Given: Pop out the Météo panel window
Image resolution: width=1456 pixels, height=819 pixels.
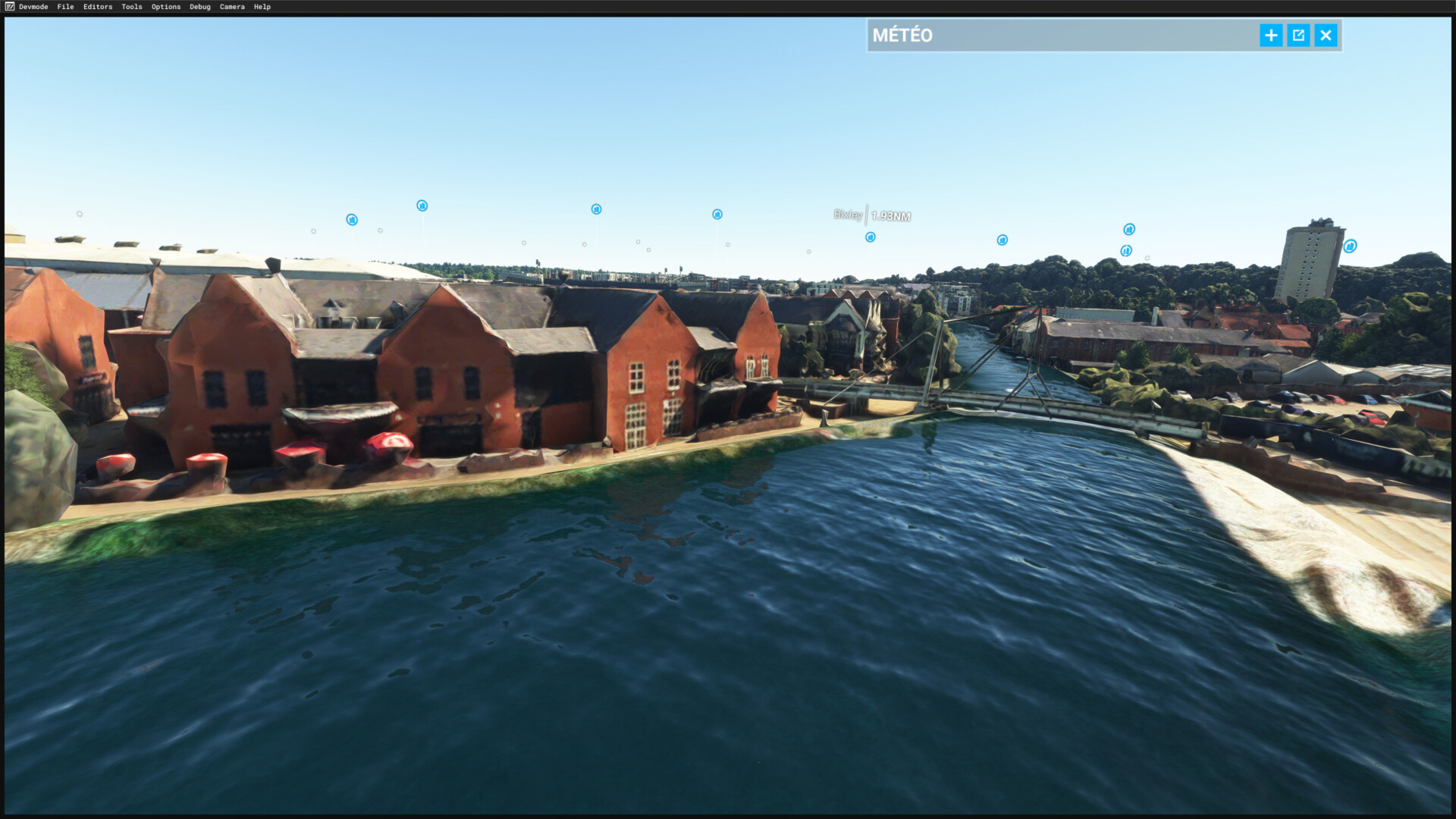Looking at the screenshot, I should (1298, 36).
